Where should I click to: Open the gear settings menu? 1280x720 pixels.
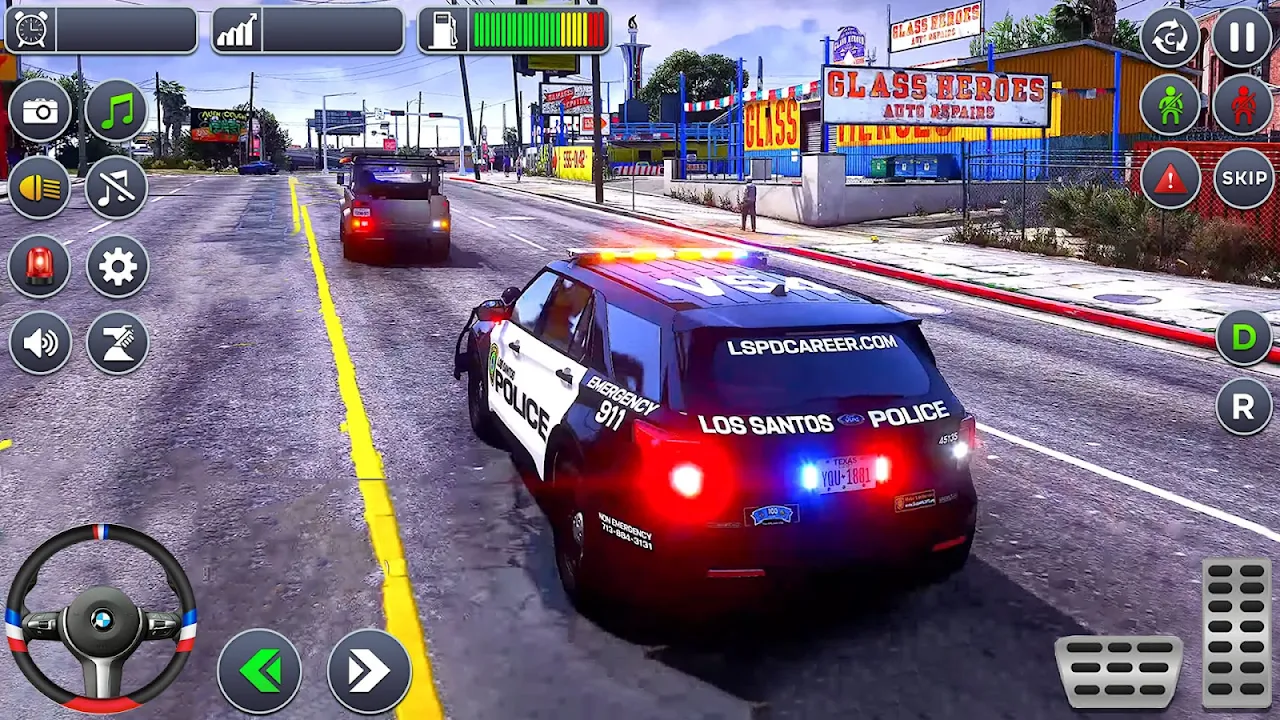tap(117, 266)
